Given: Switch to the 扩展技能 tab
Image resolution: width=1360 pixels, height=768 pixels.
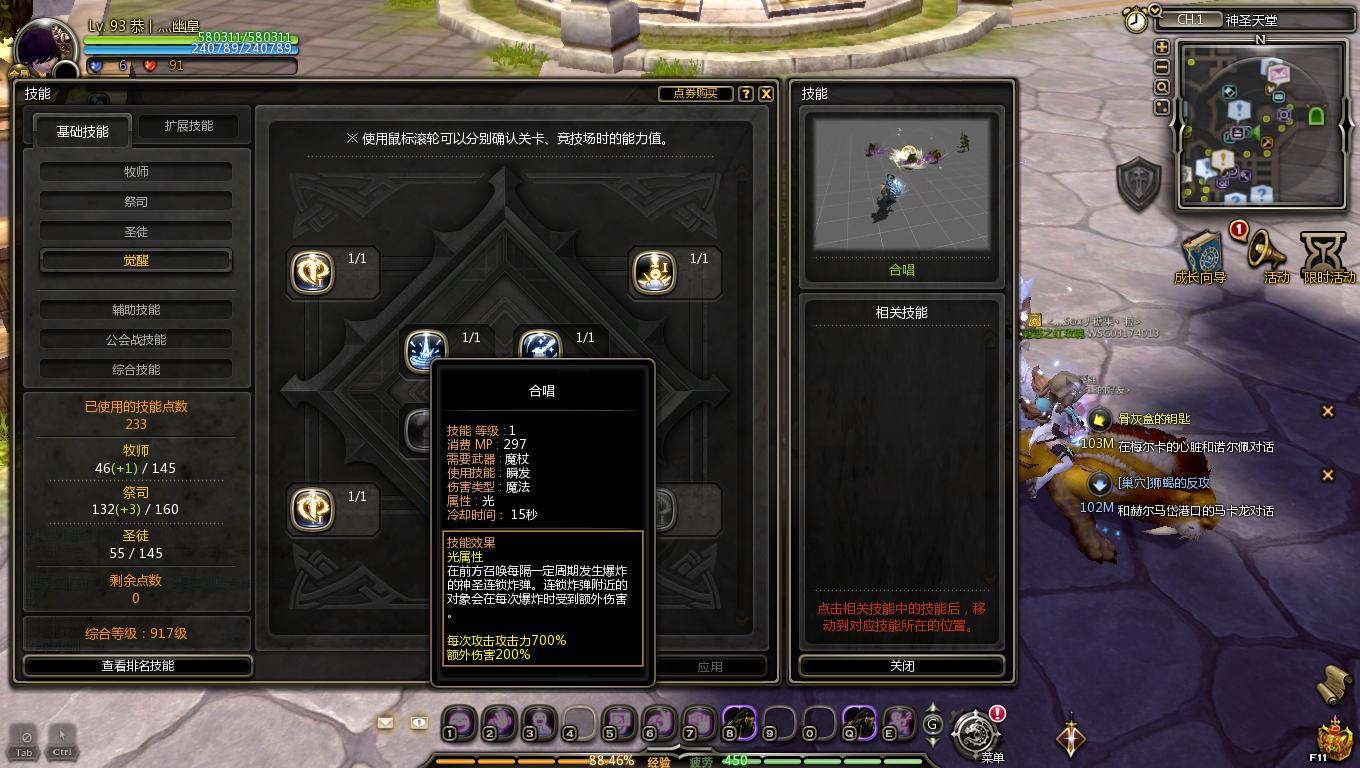Looking at the screenshot, I should (x=190, y=126).
